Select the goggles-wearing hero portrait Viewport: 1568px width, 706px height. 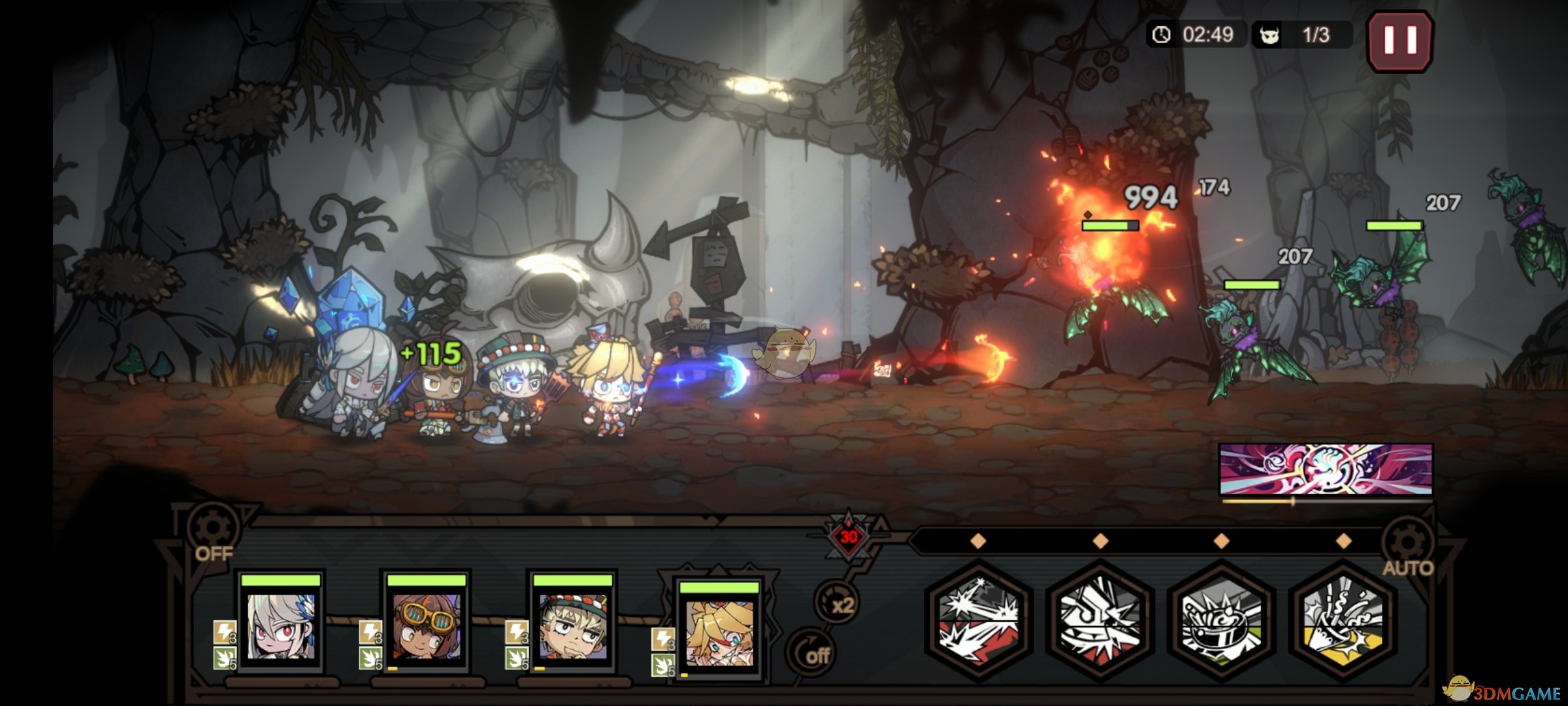tap(427, 626)
